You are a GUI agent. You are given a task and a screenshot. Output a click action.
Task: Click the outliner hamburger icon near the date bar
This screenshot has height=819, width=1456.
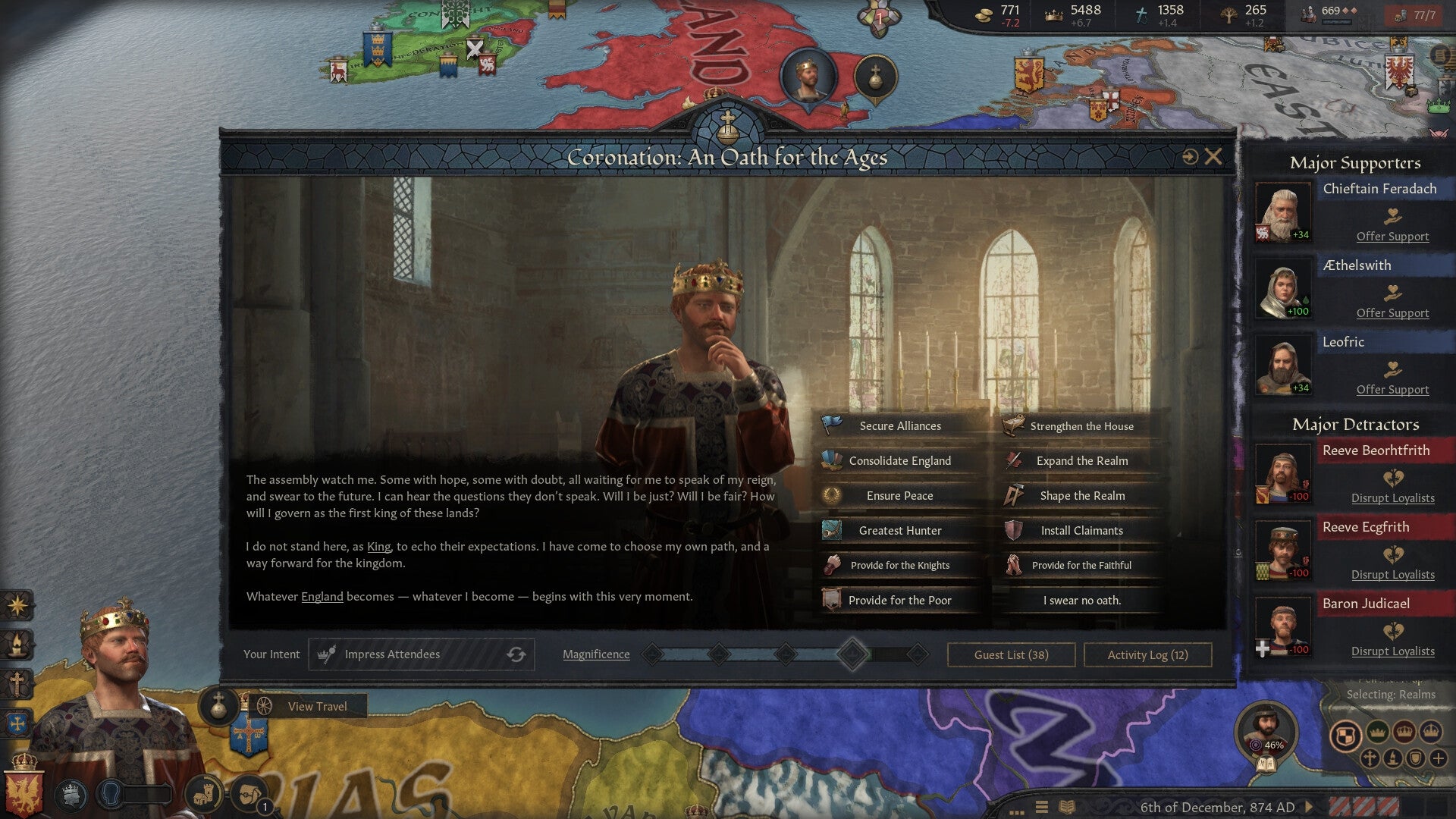(1040, 807)
